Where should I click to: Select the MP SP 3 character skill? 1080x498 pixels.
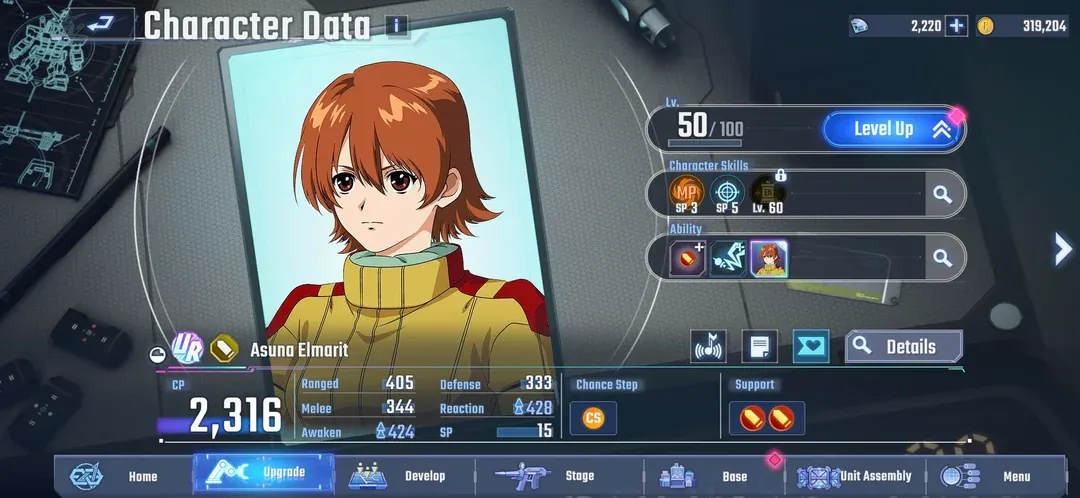coord(687,194)
